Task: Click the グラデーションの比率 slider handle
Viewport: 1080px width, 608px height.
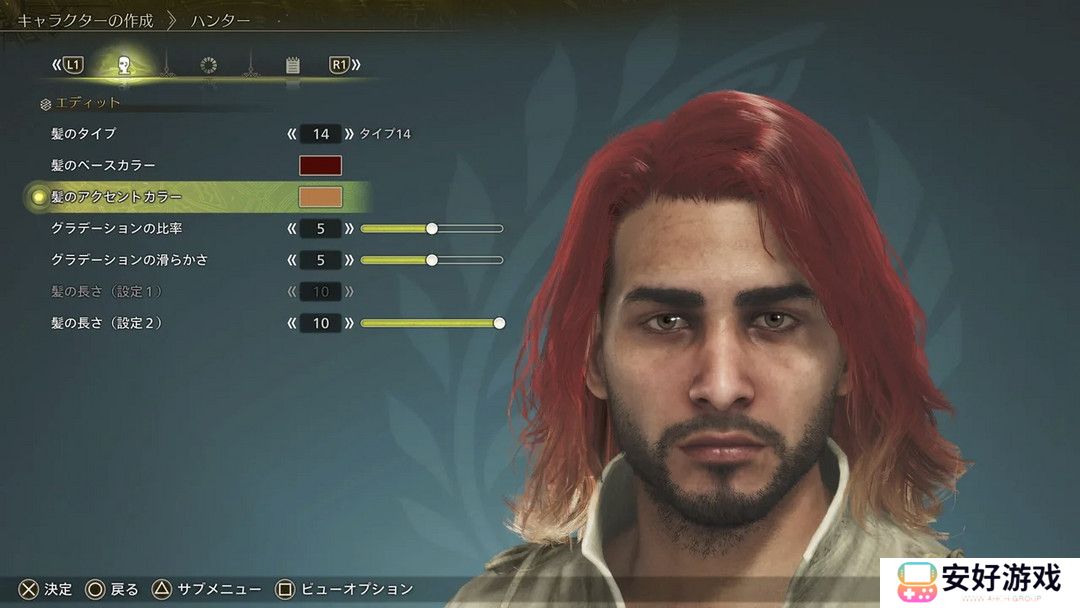Action: 432,229
